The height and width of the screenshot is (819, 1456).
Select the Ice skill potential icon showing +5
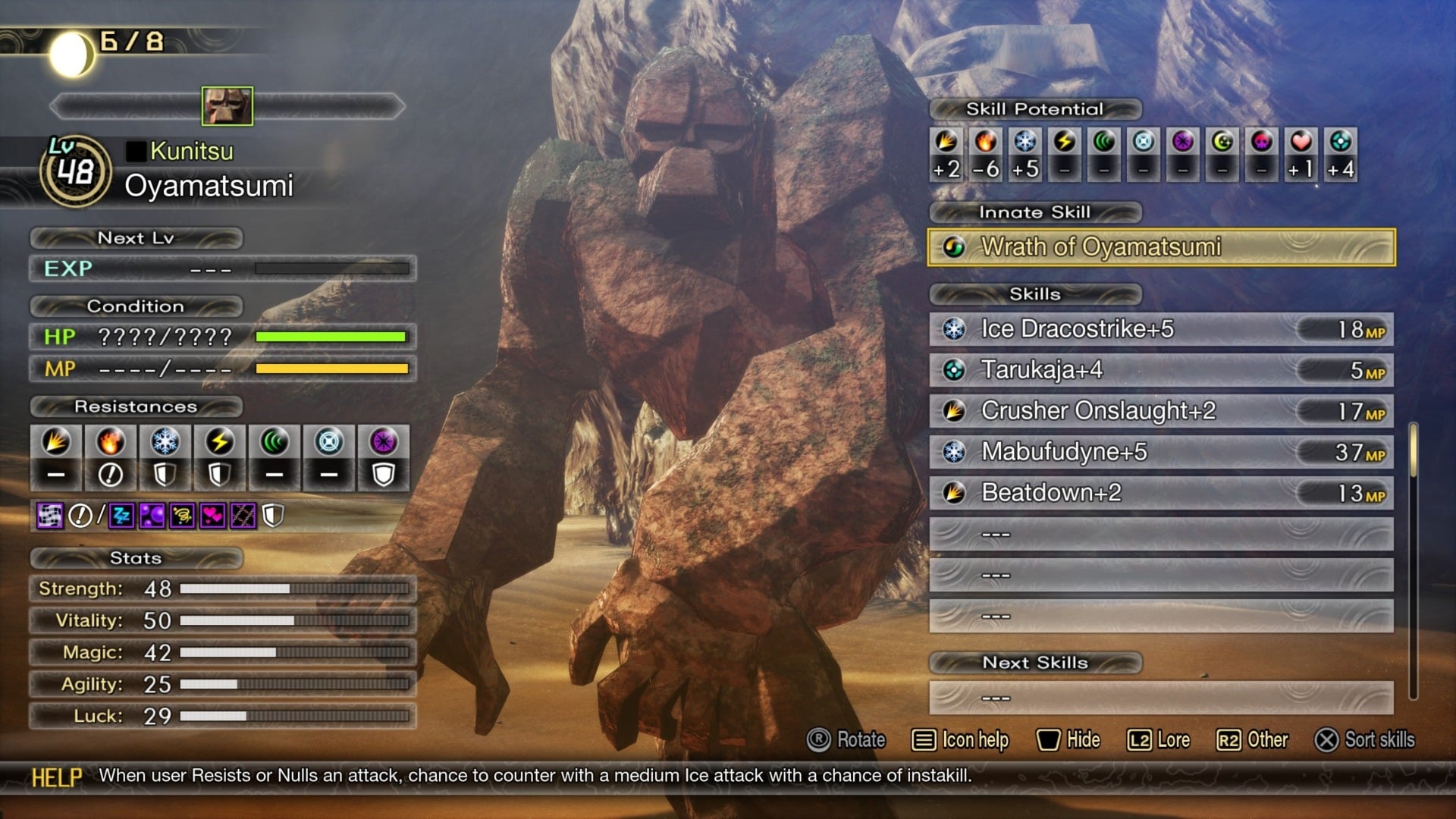(1025, 152)
